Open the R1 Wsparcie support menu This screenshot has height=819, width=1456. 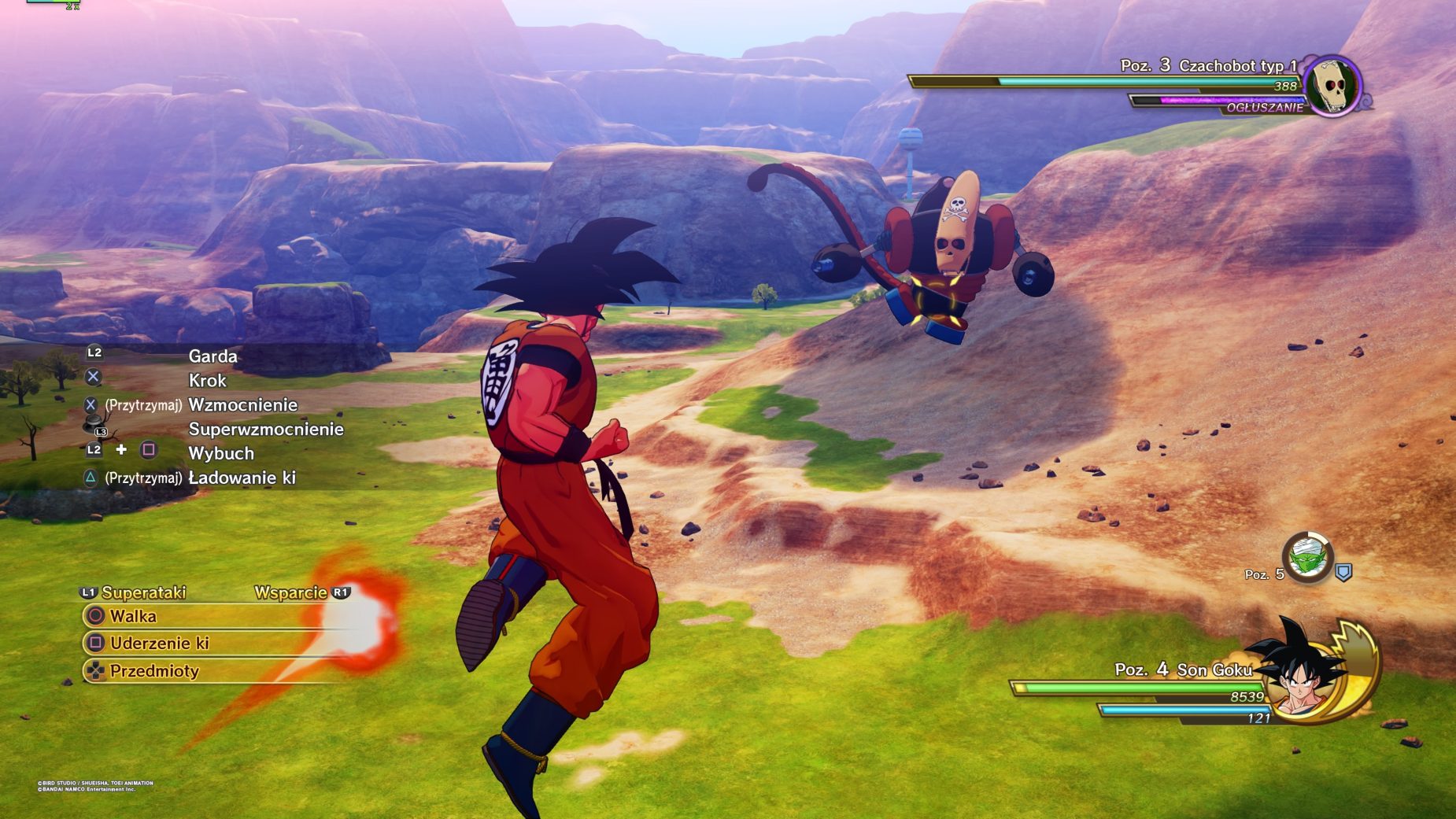[292, 592]
